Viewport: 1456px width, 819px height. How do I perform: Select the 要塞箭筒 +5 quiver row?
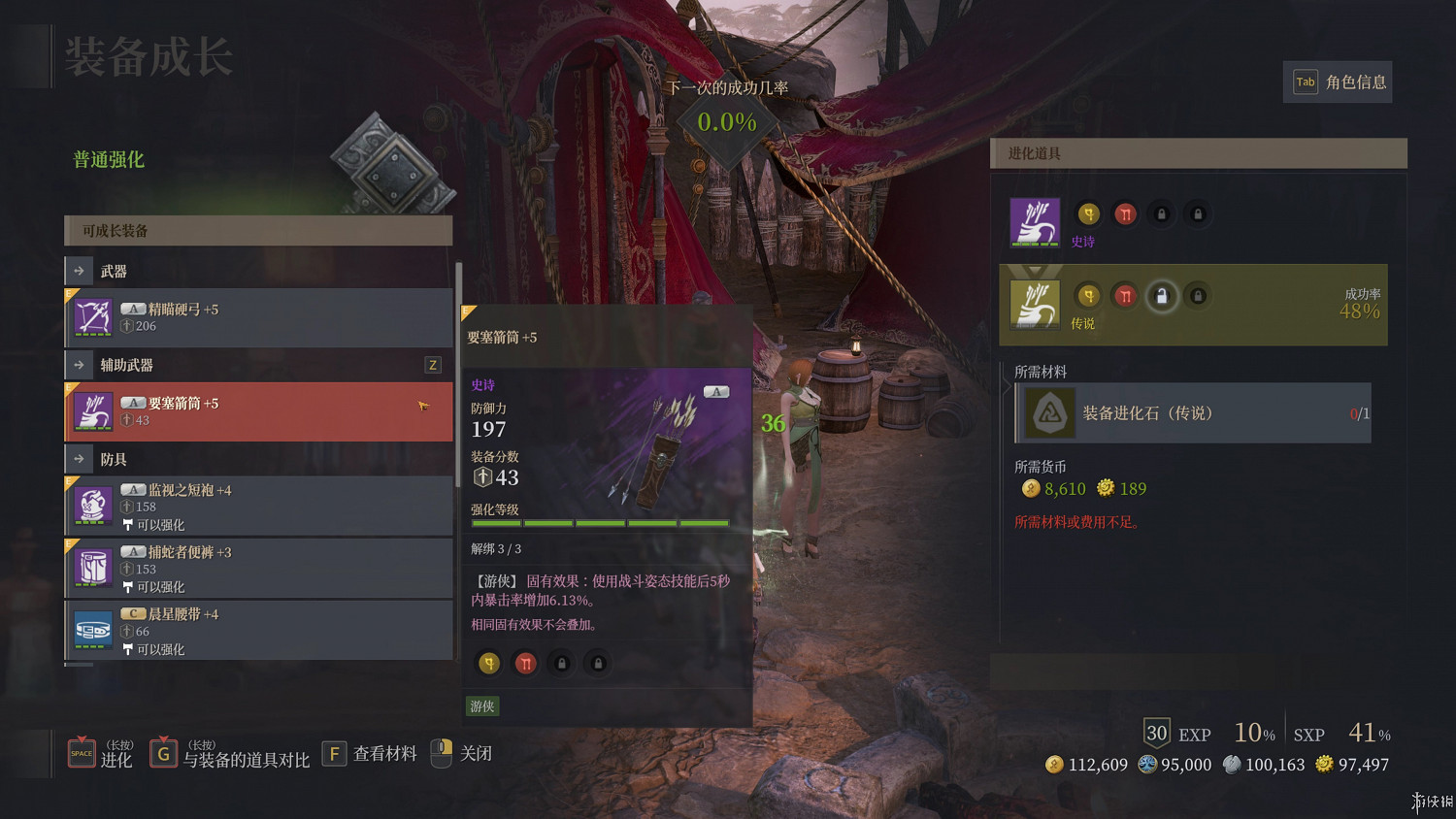258,411
